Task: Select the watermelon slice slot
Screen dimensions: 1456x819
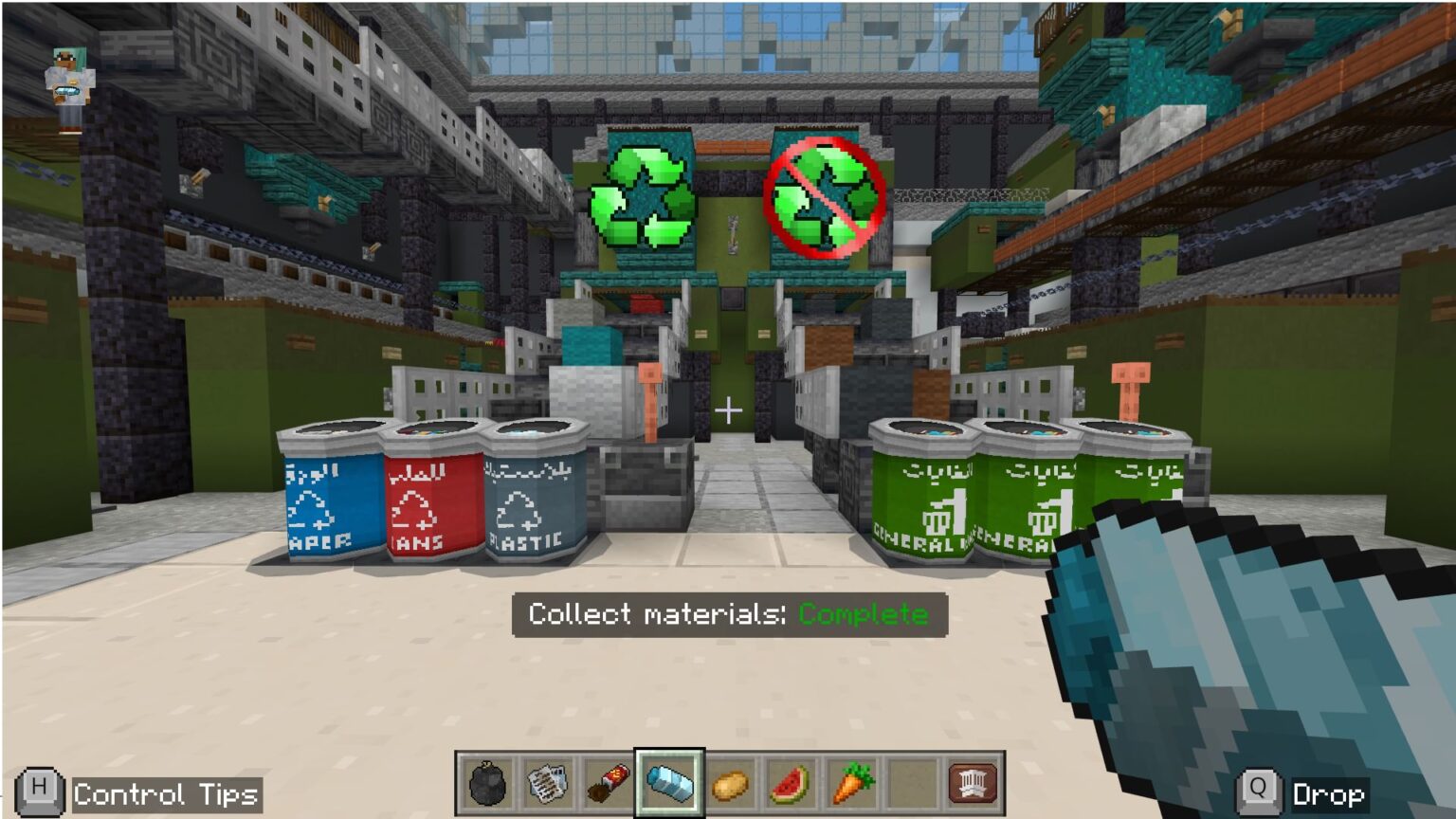Action: click(x=791, y=784)
